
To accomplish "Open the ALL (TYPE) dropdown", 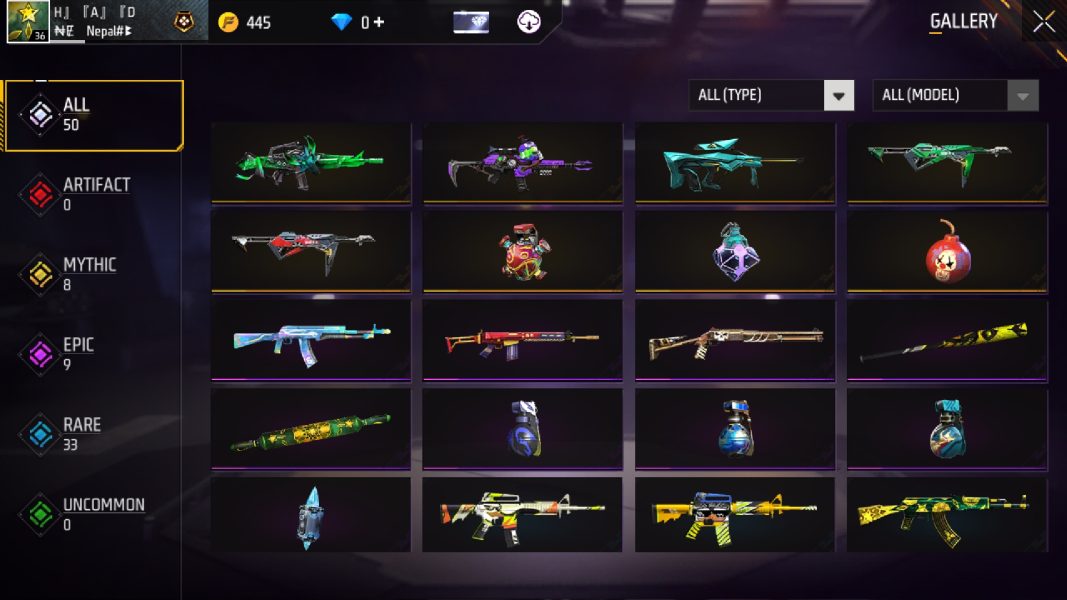I will click(x=770, y=95).
